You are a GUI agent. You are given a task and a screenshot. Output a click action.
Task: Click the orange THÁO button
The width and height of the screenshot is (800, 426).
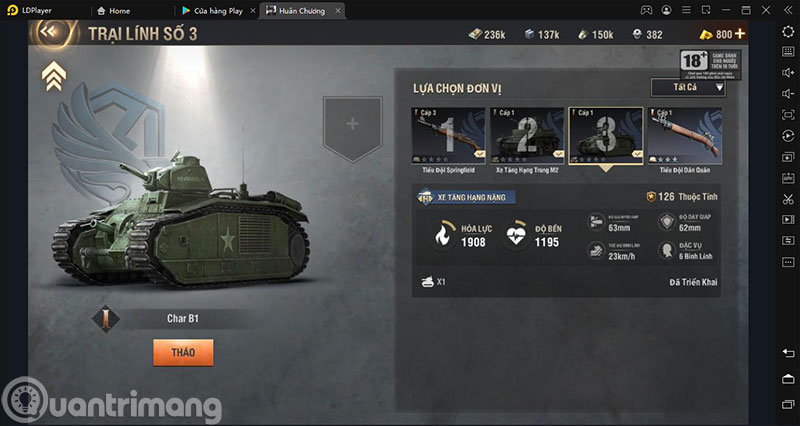click(x=183, y=351)
